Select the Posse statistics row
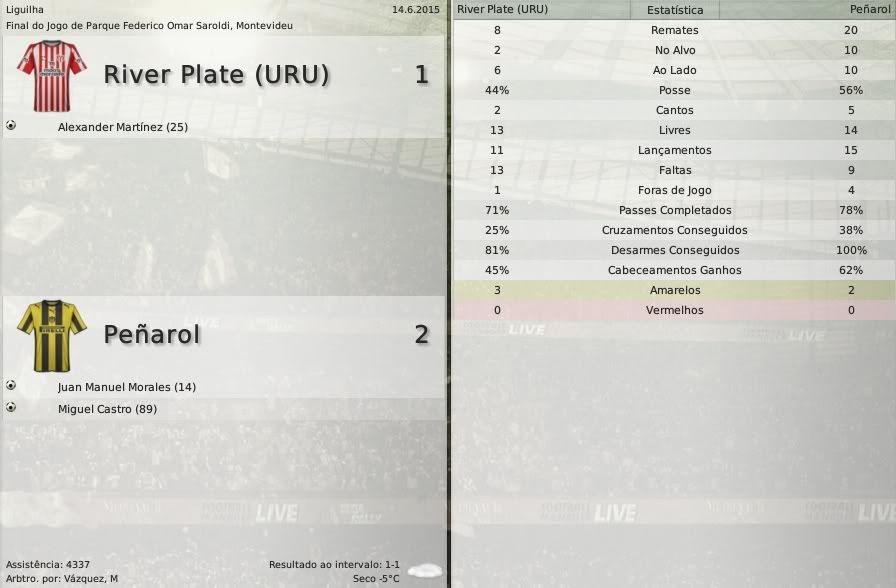 (674, 90)
